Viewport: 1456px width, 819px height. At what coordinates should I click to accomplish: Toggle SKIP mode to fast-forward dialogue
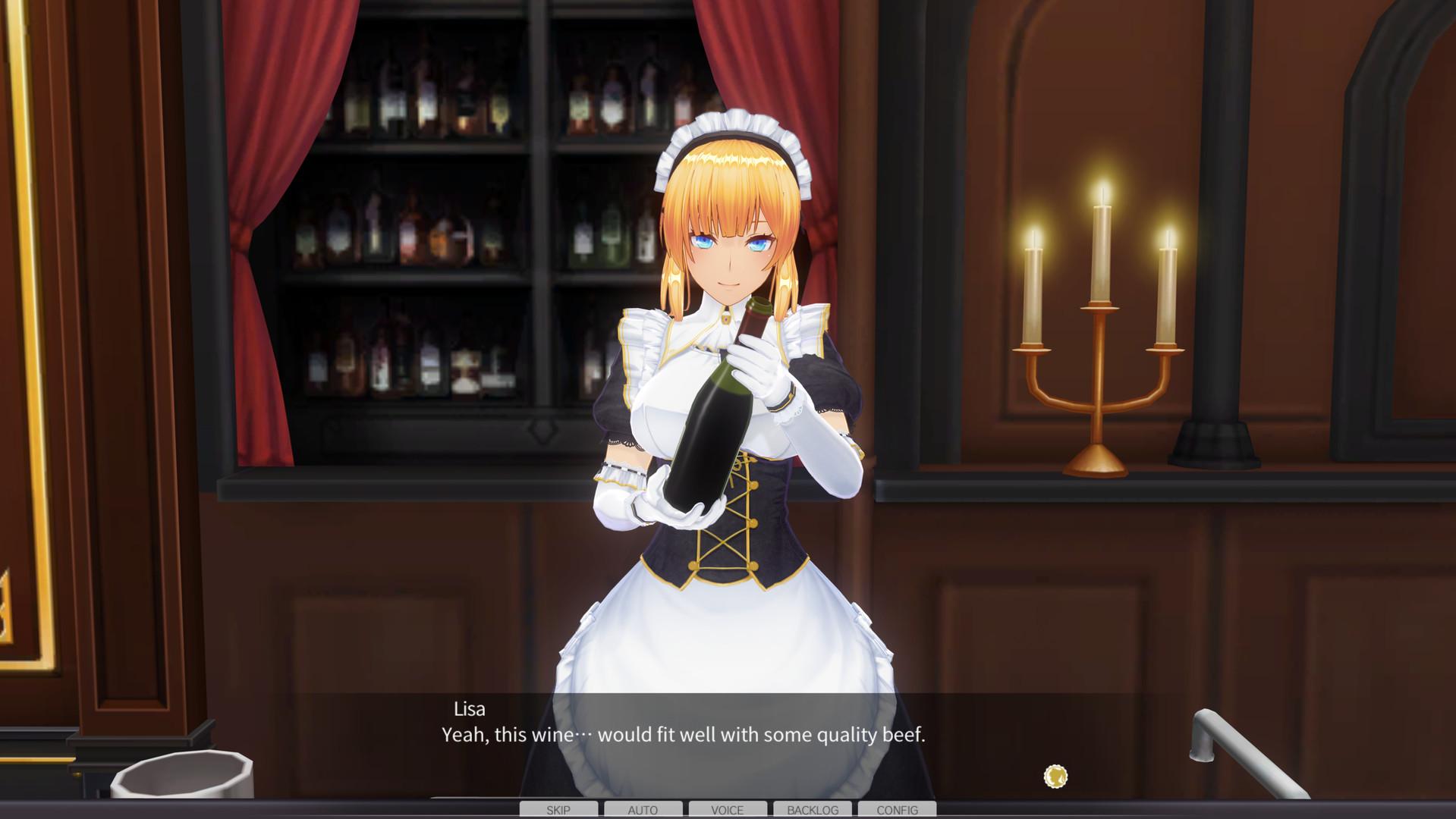(x=558, y=809)
